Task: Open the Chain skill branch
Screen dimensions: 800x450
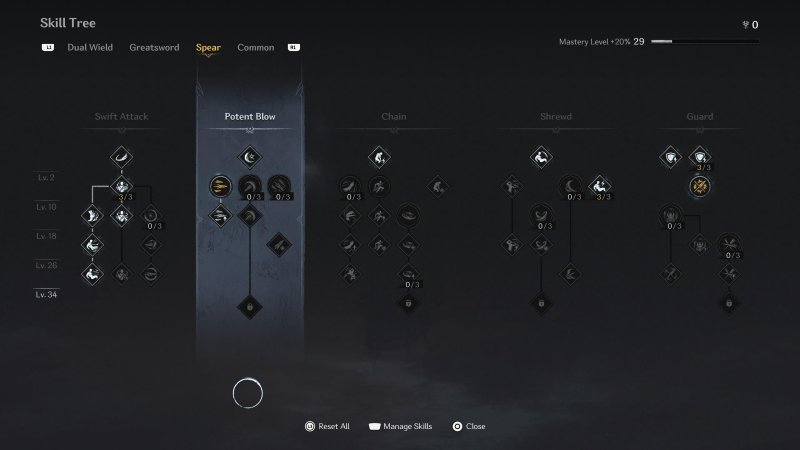Action: click(393, 117)
